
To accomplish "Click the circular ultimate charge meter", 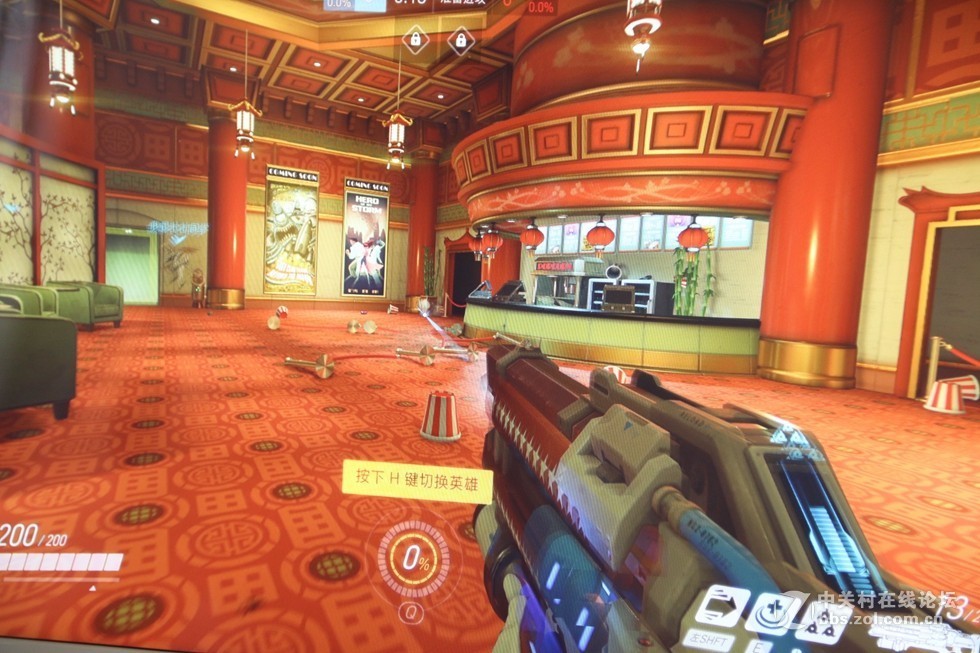I will click(x=415, y=560).
